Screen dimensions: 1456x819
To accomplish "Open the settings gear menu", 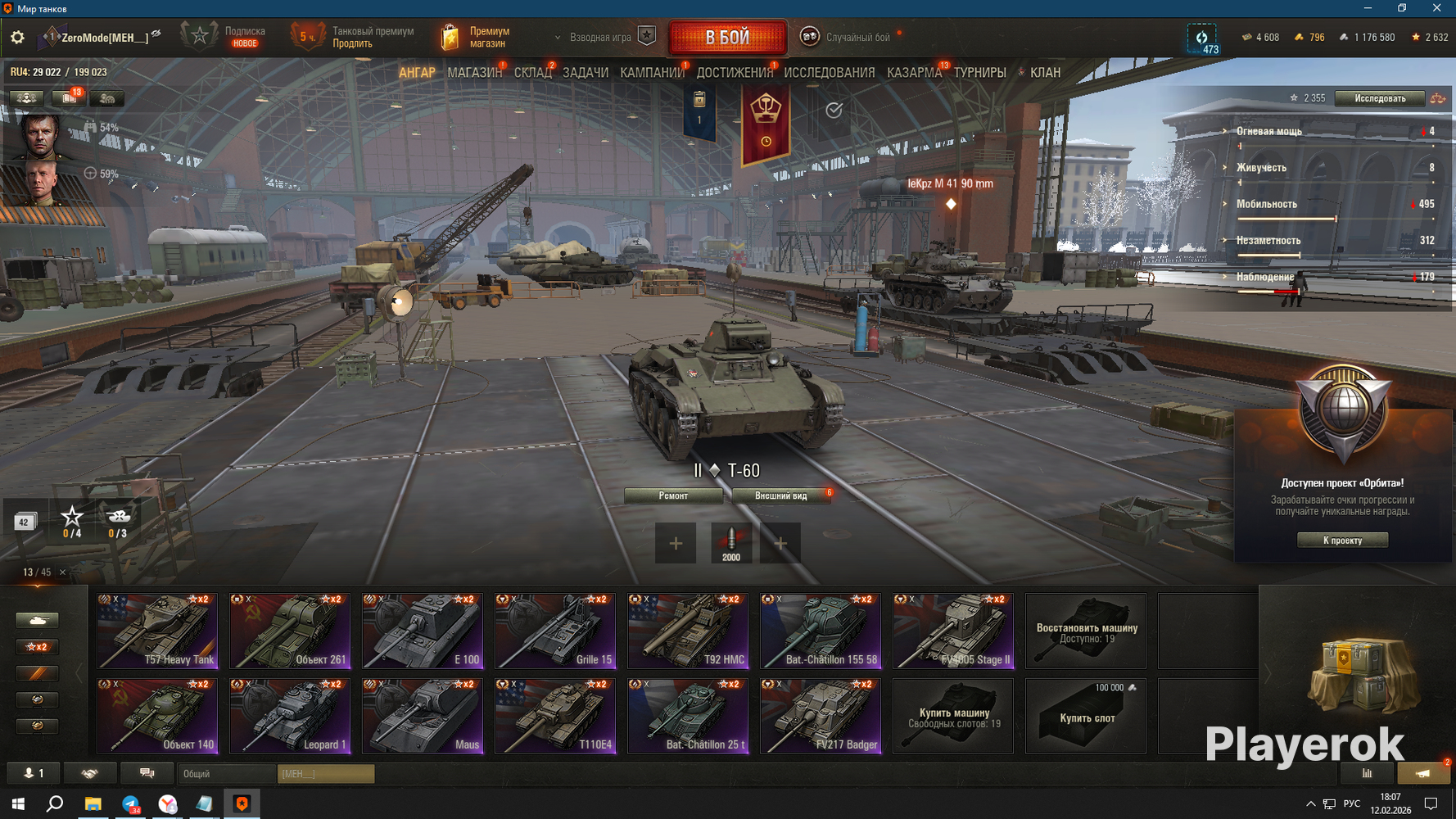I will (17, 37).
